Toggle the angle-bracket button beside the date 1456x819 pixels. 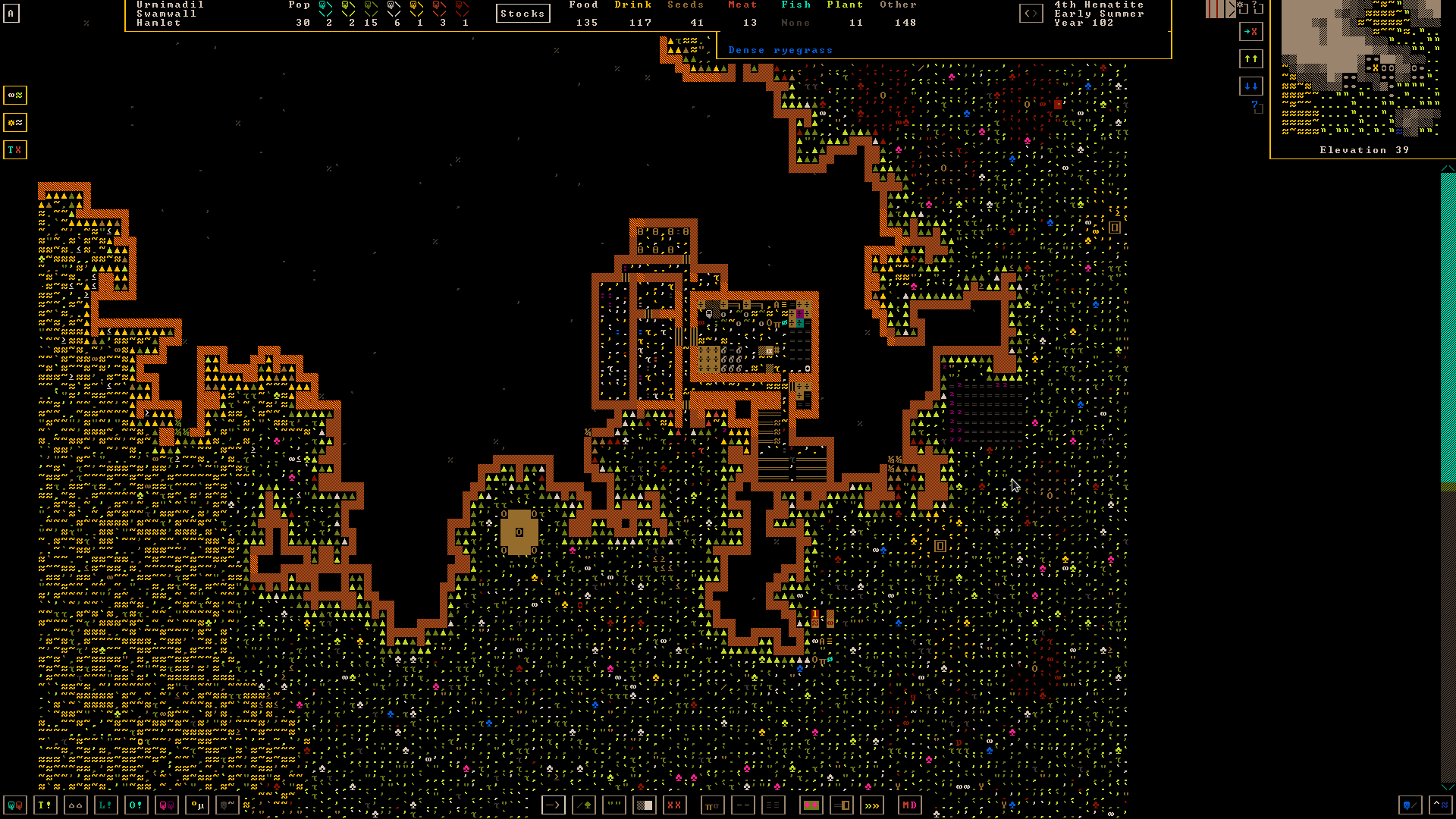pos(1031,14)
